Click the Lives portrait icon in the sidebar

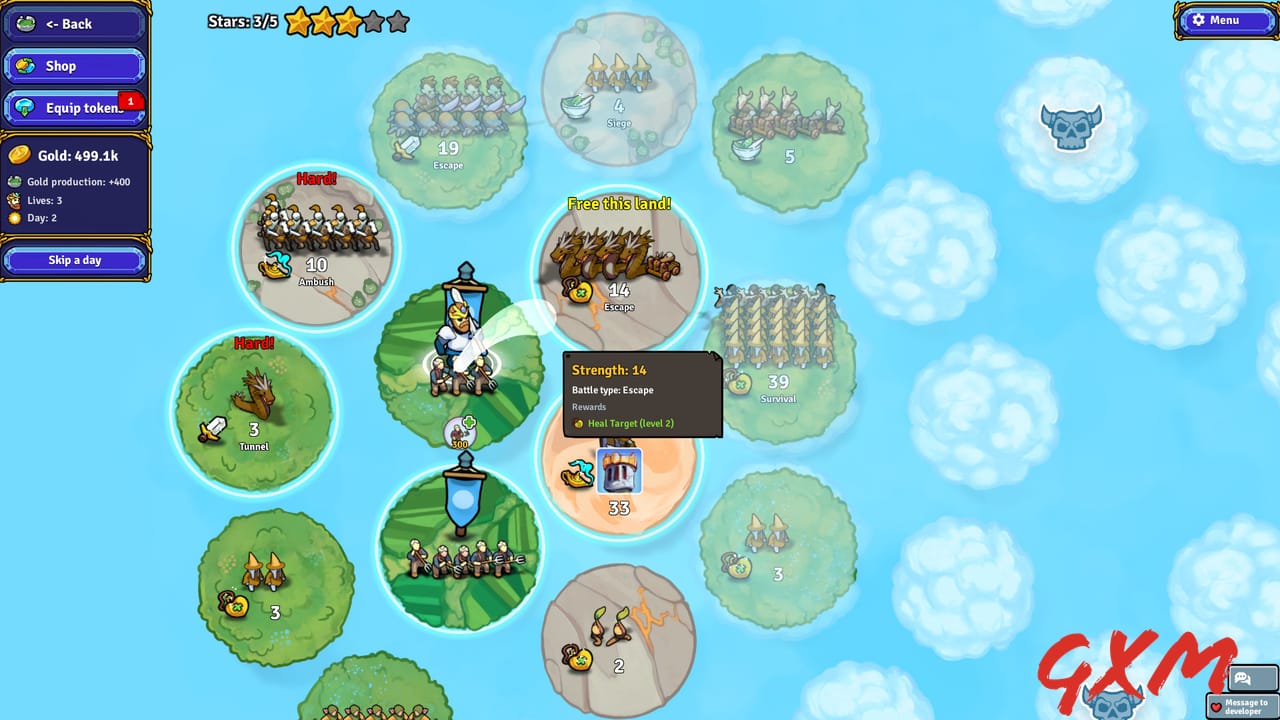17,198
